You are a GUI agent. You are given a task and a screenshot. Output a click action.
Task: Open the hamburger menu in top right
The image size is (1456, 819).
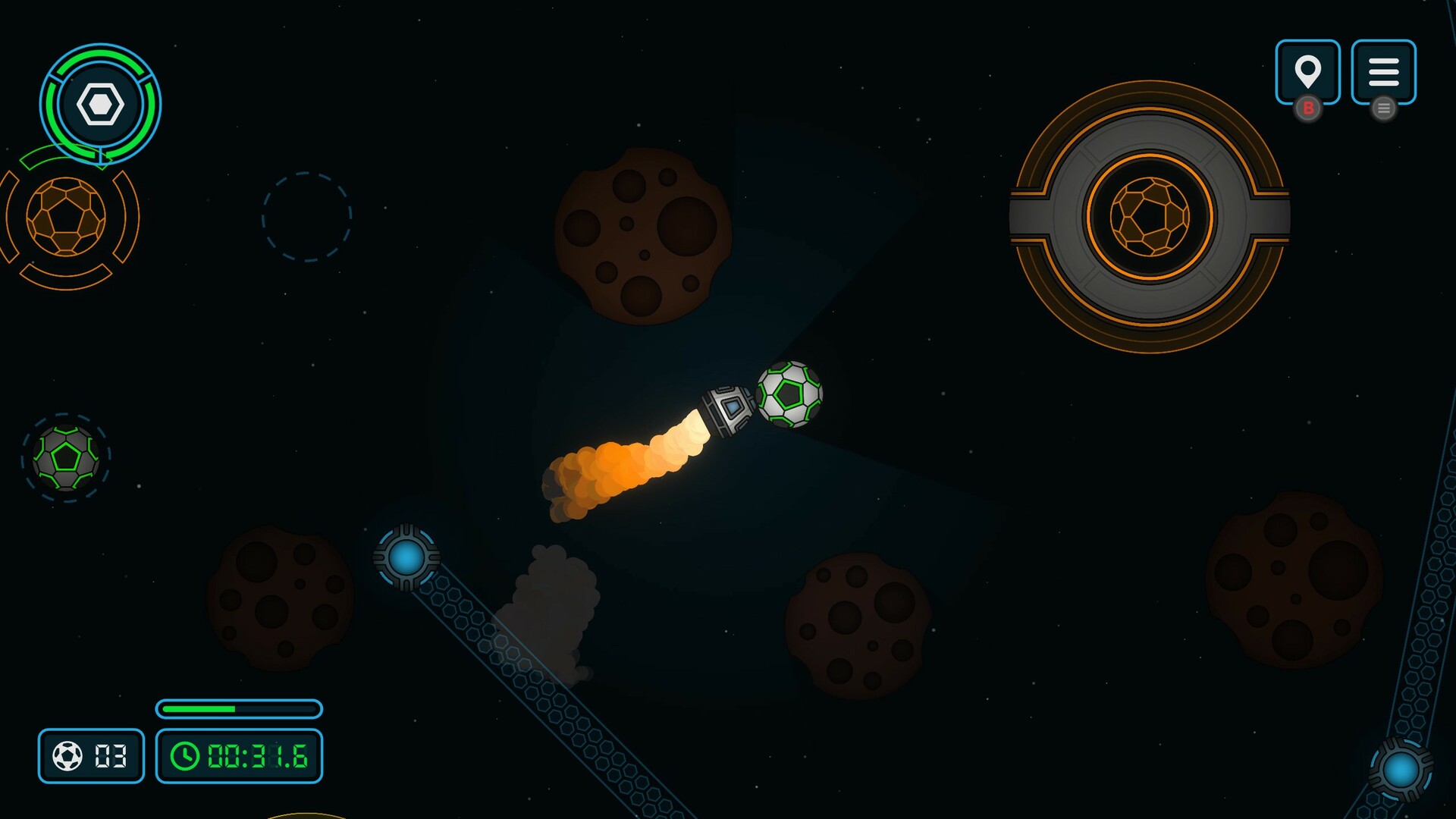[1383, 72]
